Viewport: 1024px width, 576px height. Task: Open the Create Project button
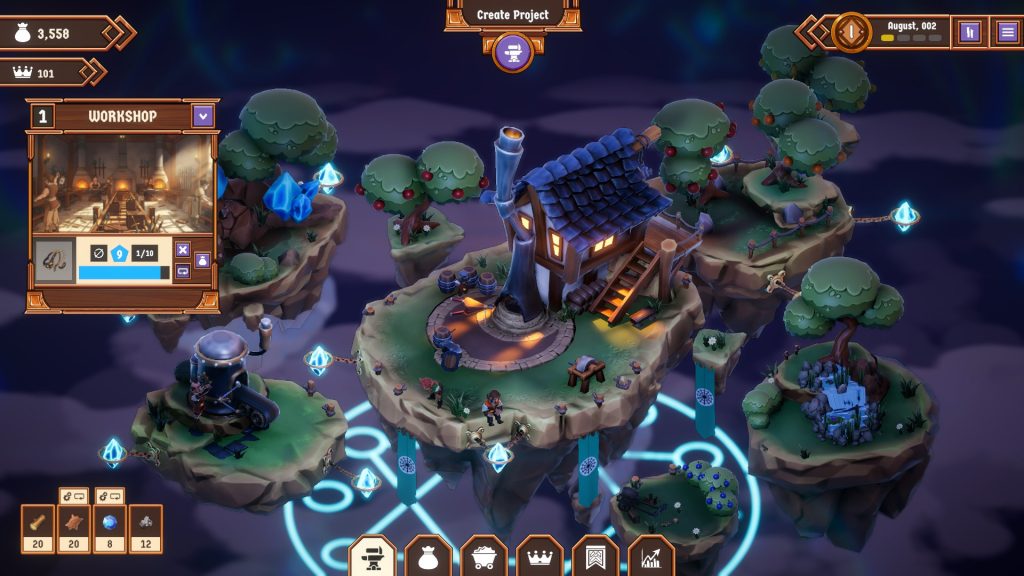click(x=512, y=15)
